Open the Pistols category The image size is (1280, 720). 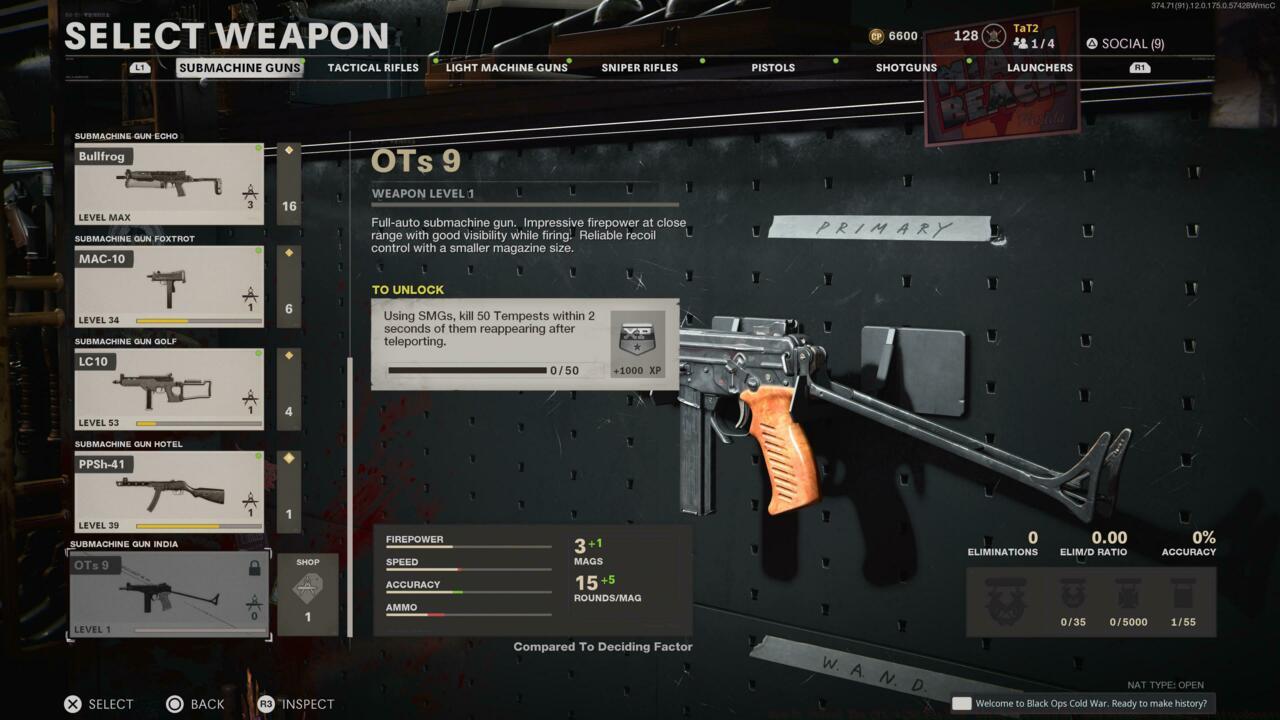coord(773,68)
